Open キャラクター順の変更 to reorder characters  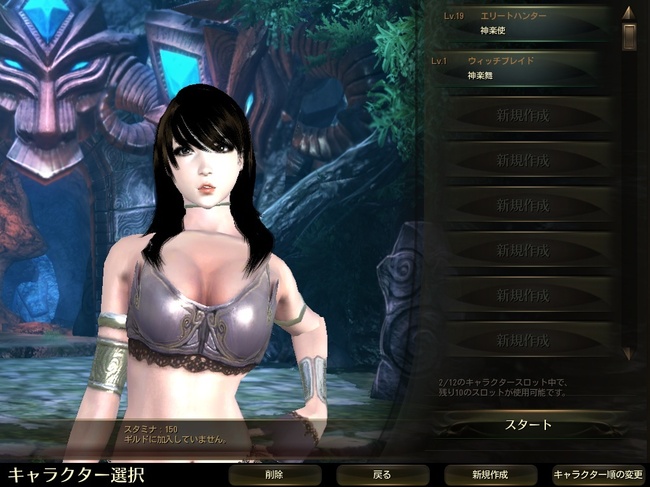(597, 474)
